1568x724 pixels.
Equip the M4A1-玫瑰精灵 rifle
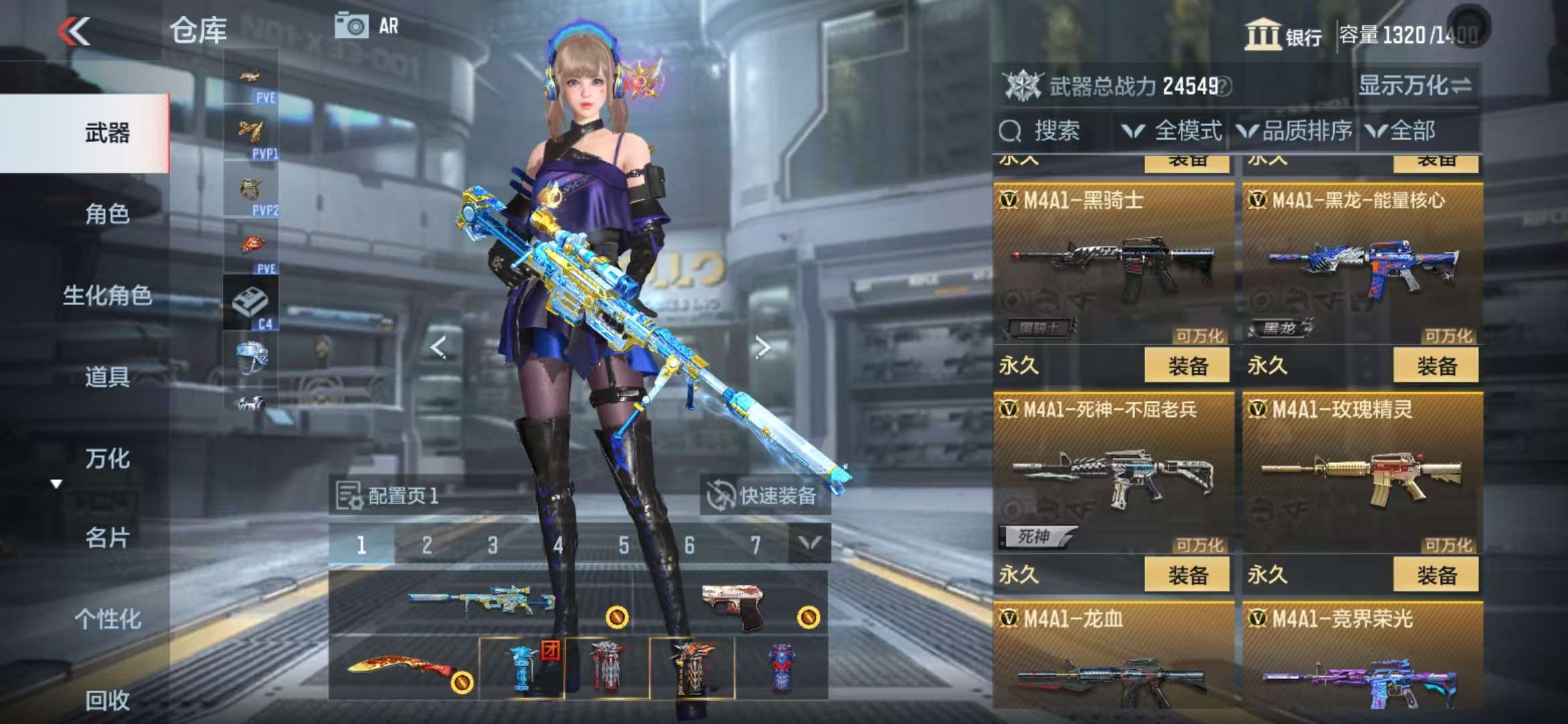pos(1435,575)
